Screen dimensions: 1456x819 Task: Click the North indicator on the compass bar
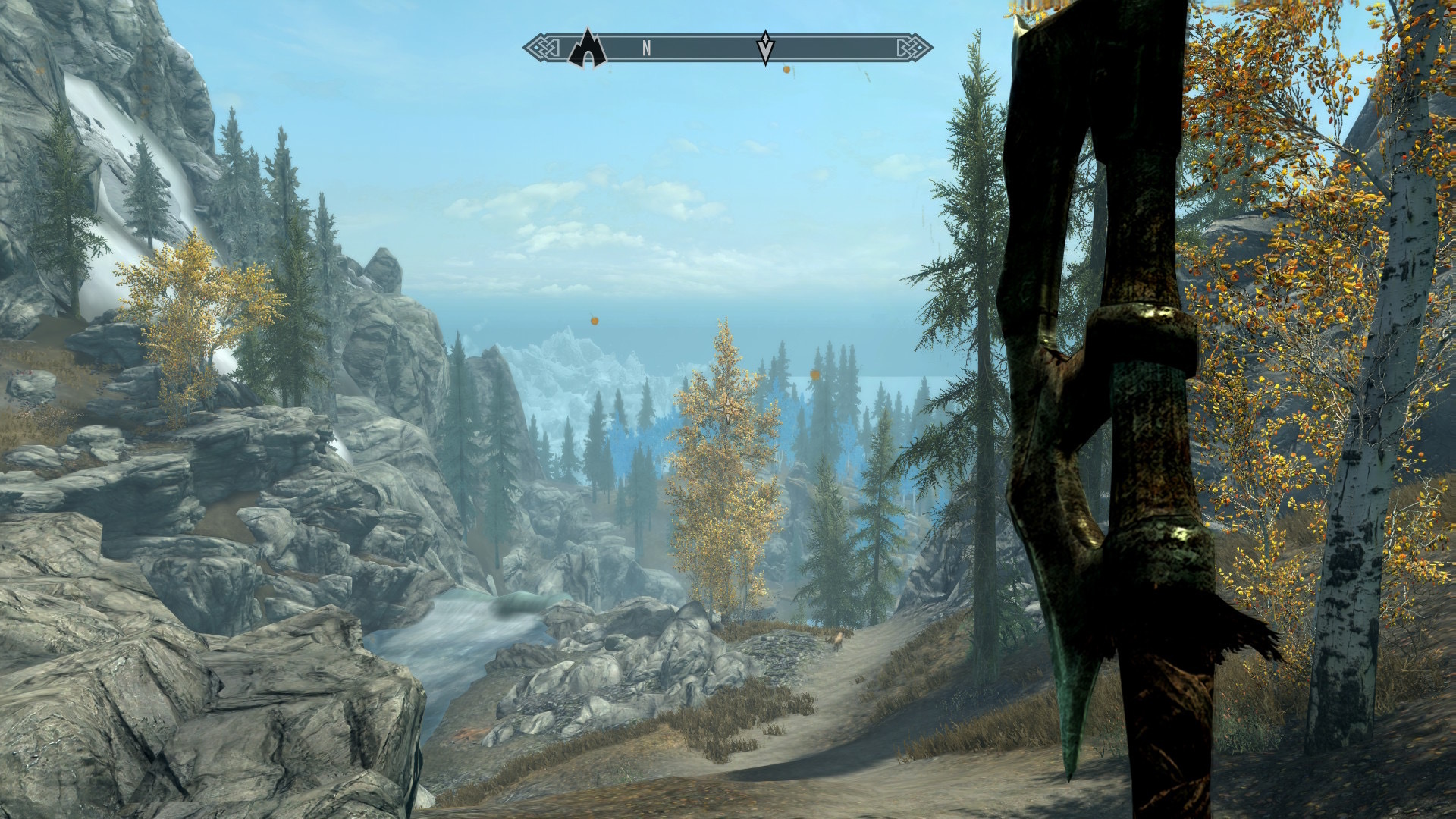[x=646, y=49]
